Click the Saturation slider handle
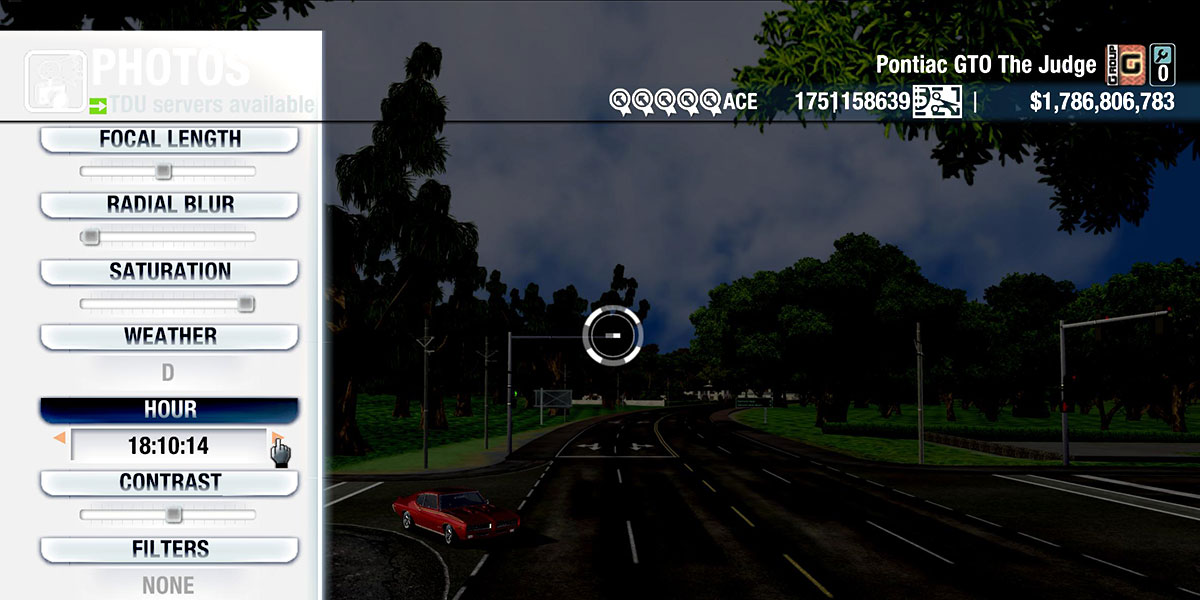This screenshot has width=1200, height=600. [246, 304]
